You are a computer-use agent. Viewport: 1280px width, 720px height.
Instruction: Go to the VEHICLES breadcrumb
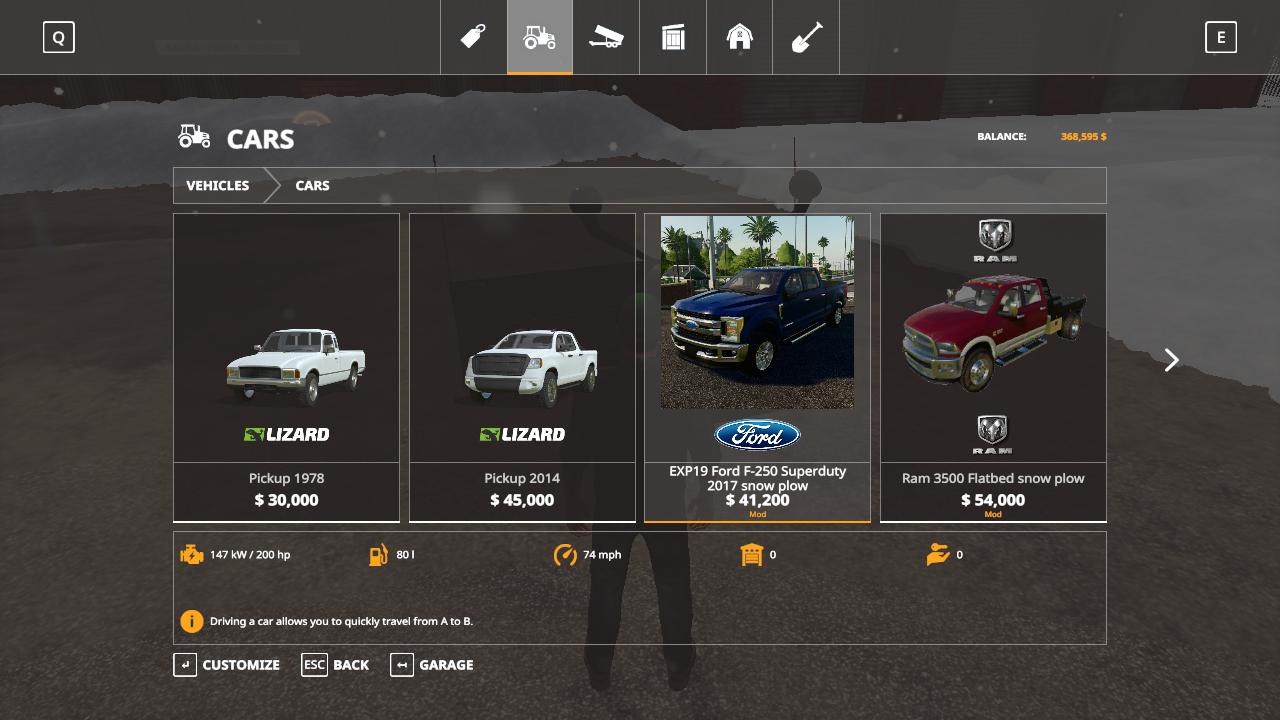(218, 186)
